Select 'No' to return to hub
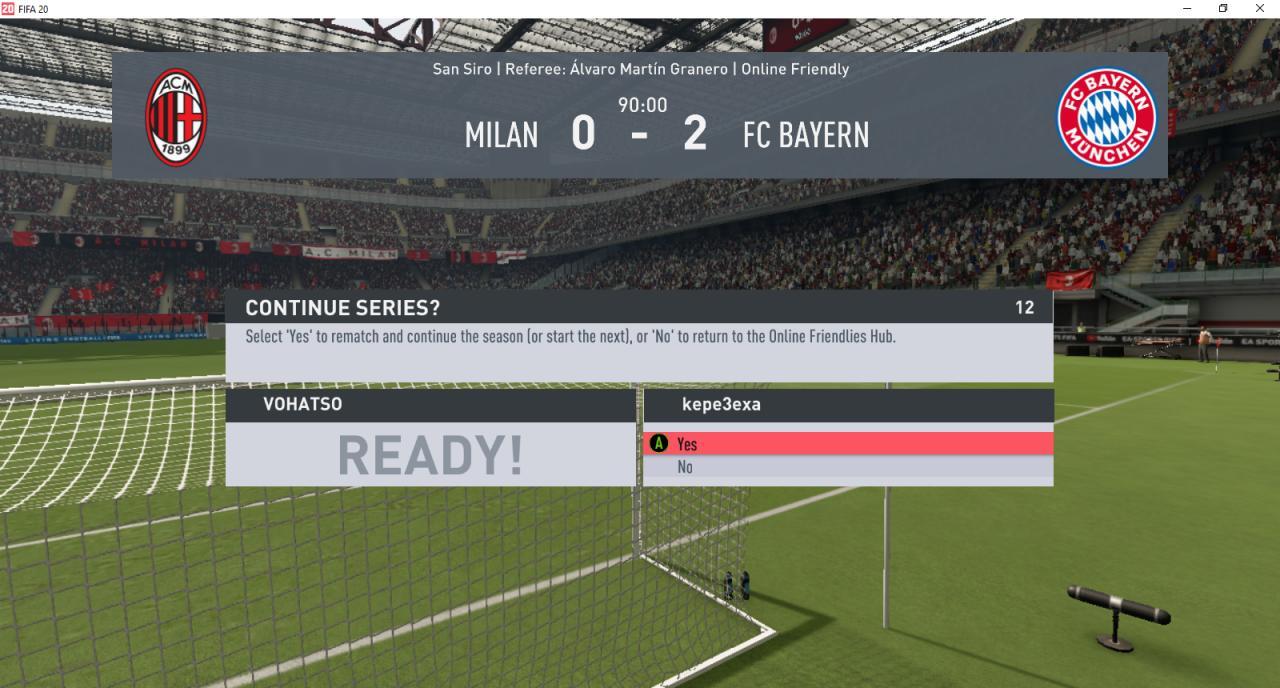This screenshot has height=688, width=1280. [x=847, y=467]
